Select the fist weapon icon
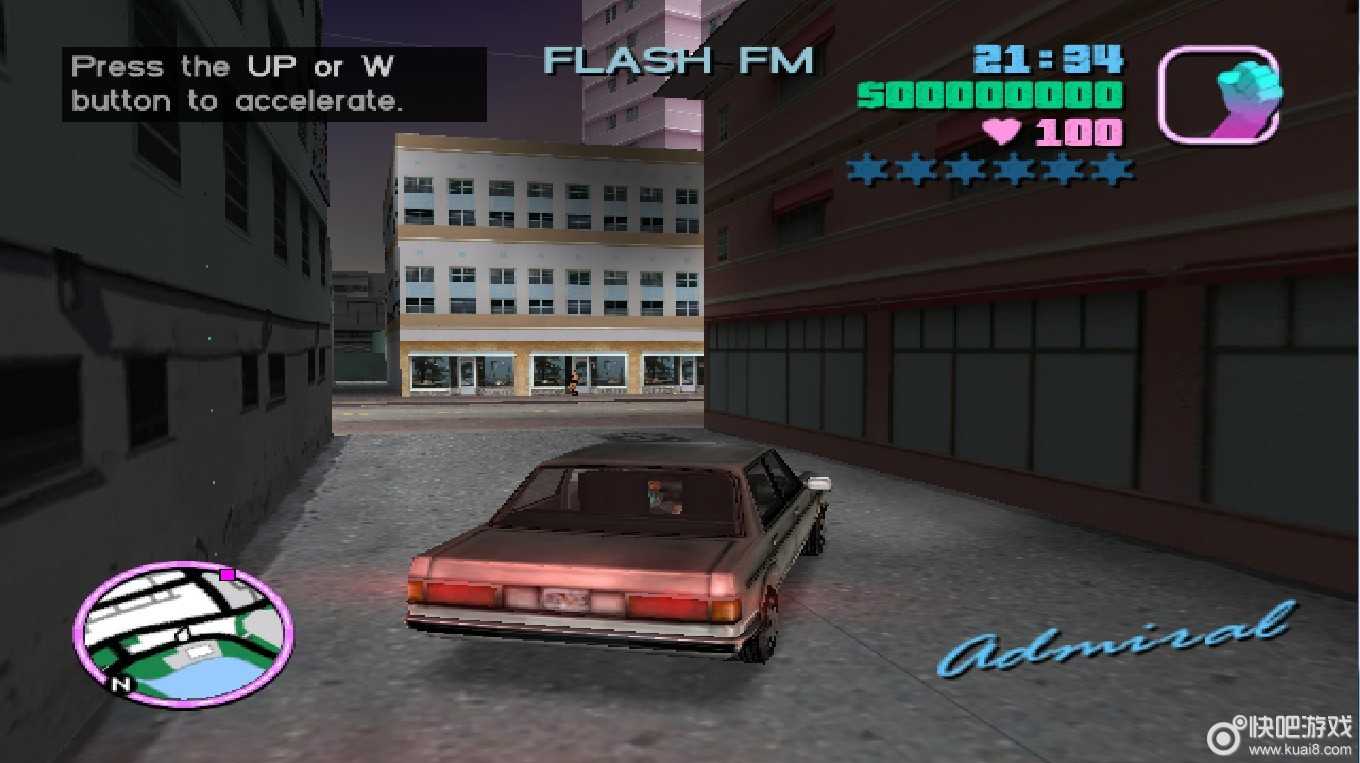The width and height of the screenshot is (1360, 763). coord(1219,95)
